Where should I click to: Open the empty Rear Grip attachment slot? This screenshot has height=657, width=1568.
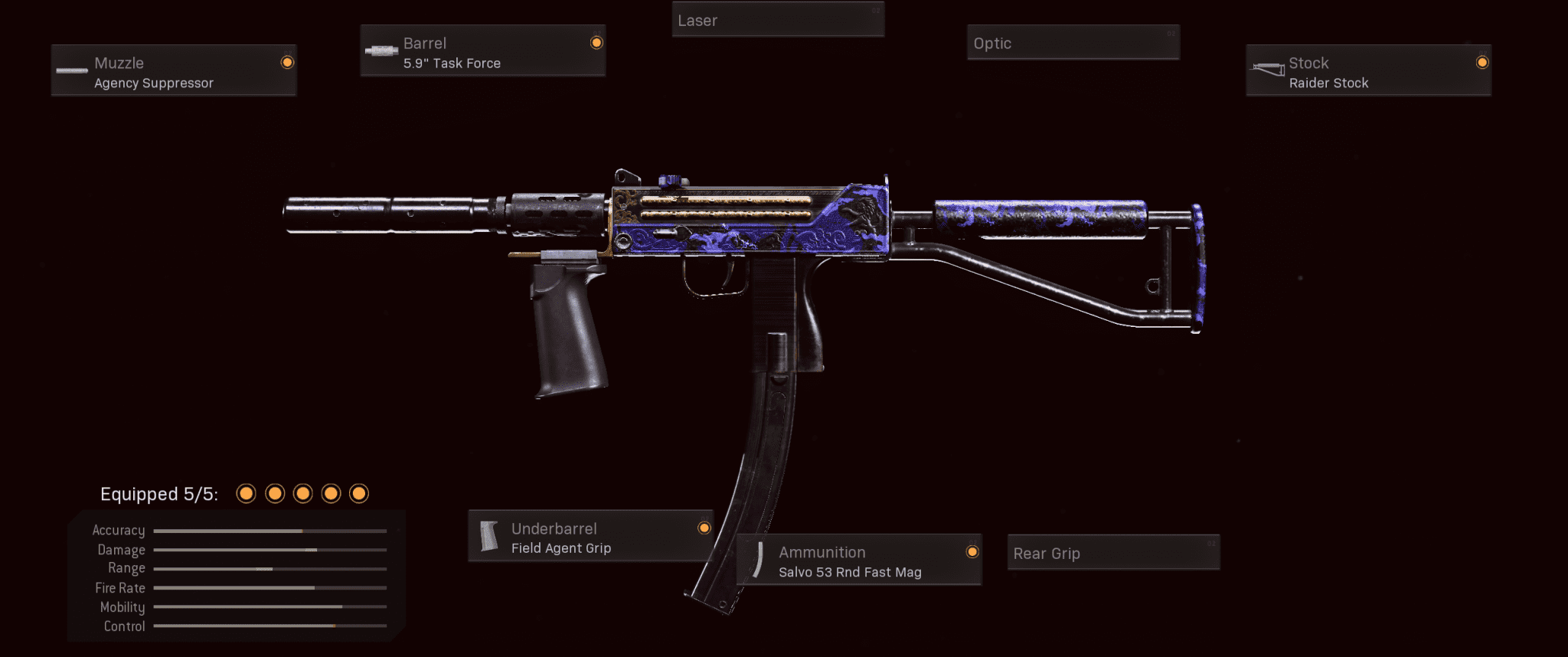1113,552
